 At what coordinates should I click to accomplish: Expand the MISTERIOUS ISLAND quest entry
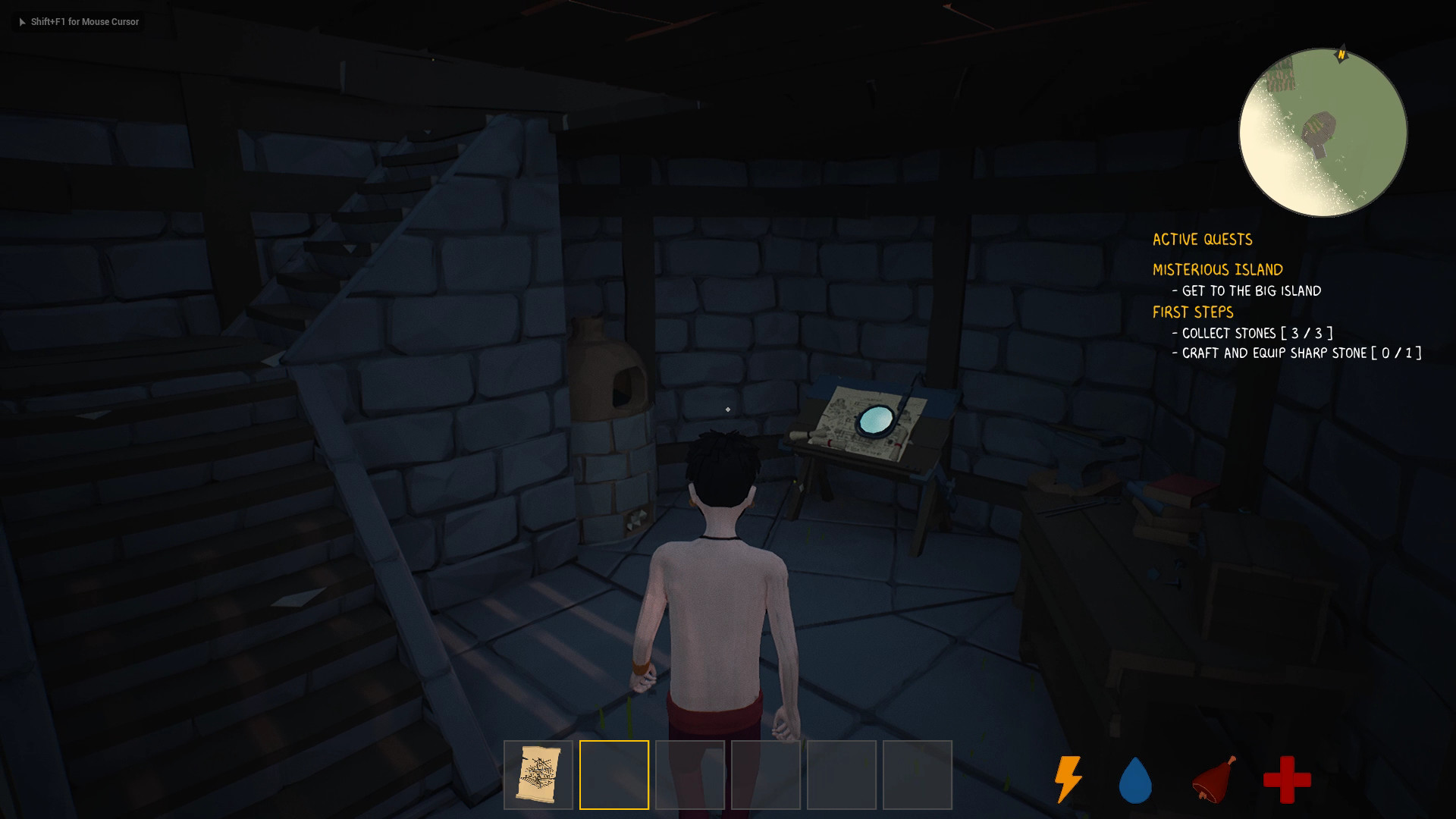(x=1218, y=269)
